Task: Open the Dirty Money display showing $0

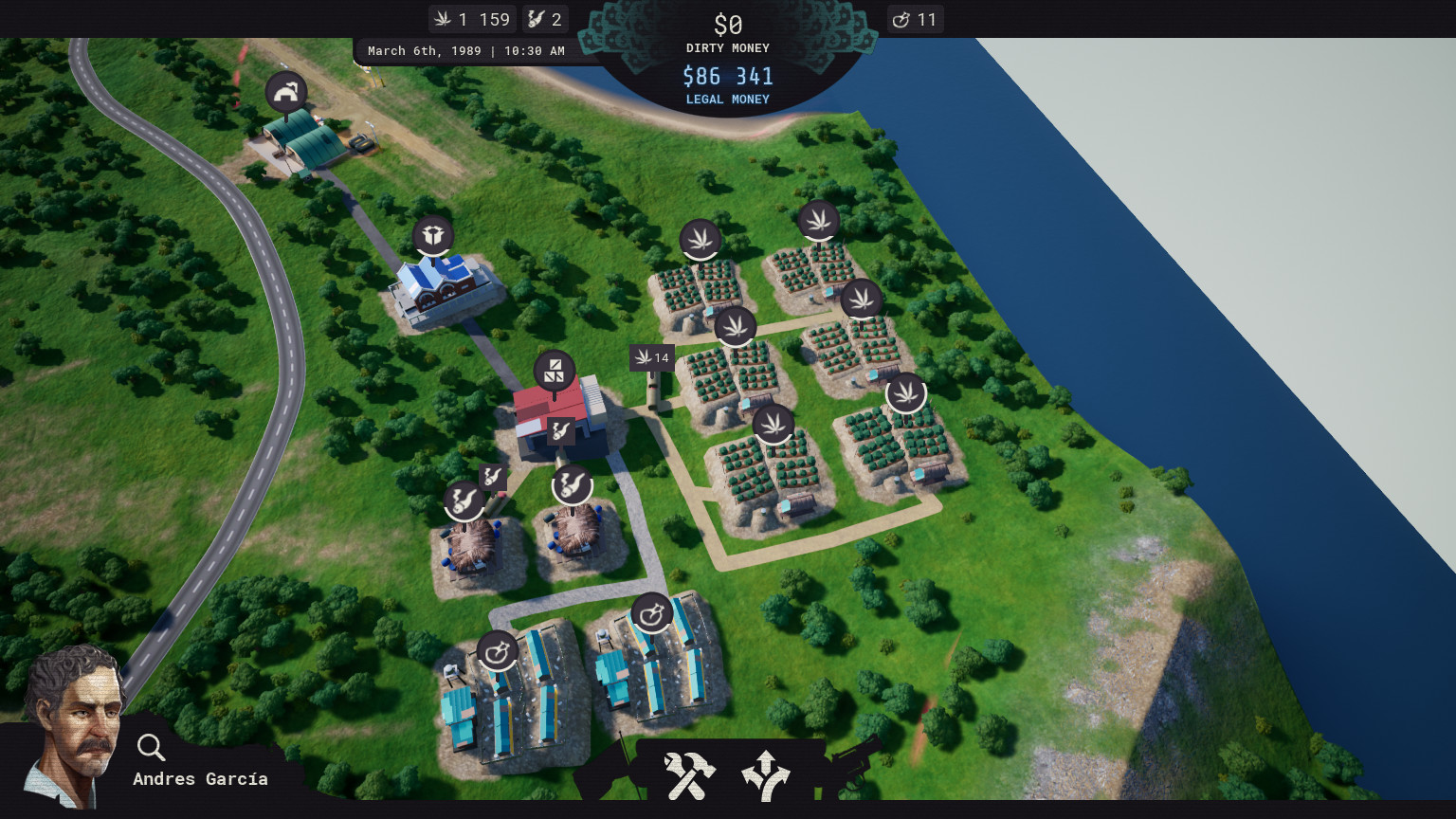Action: pos(727,25)
